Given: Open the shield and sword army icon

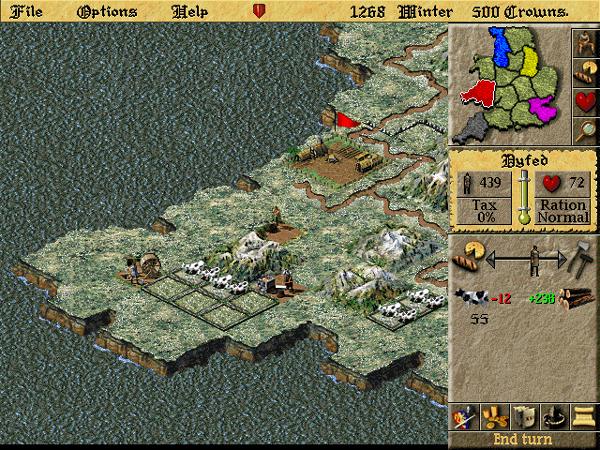Looking at the screenshot, I should [x=464, y=417].
